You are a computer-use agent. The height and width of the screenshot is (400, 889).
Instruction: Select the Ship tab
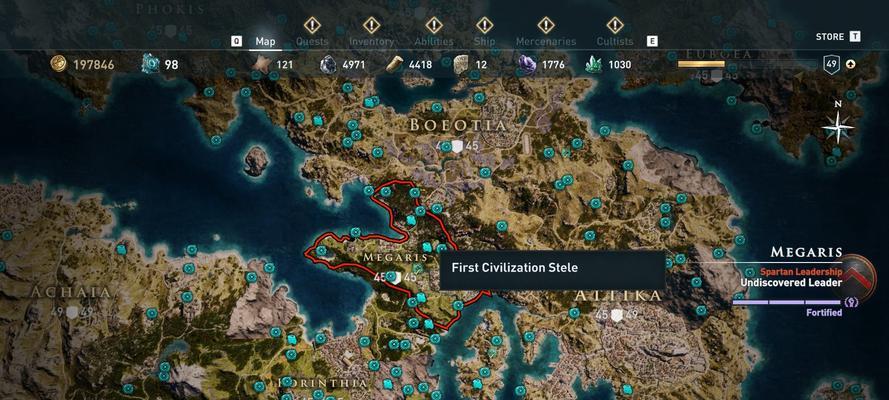[484, 41]
